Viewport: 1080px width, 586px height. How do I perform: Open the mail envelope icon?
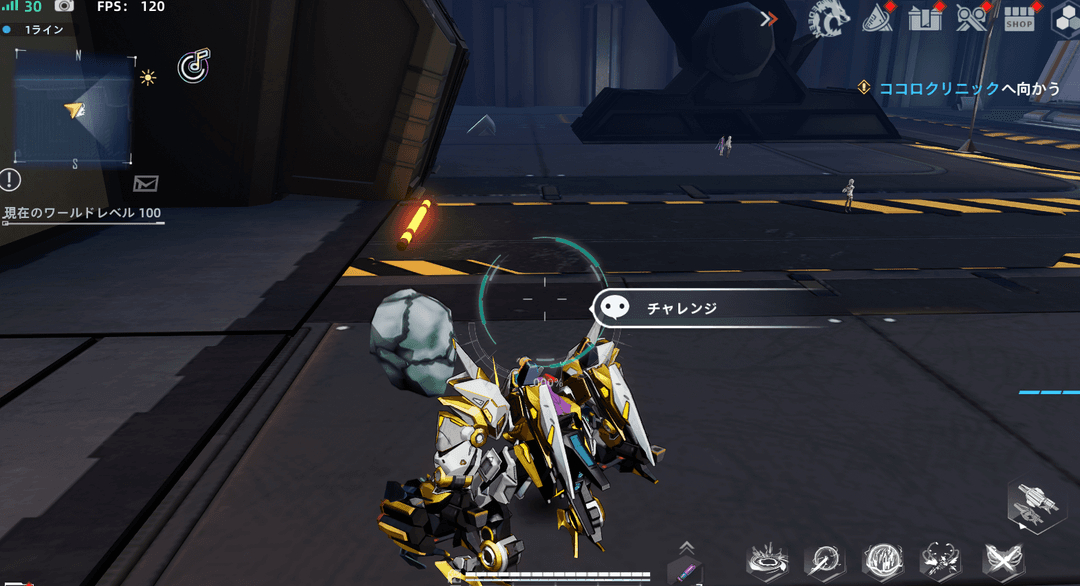point(146,183)
